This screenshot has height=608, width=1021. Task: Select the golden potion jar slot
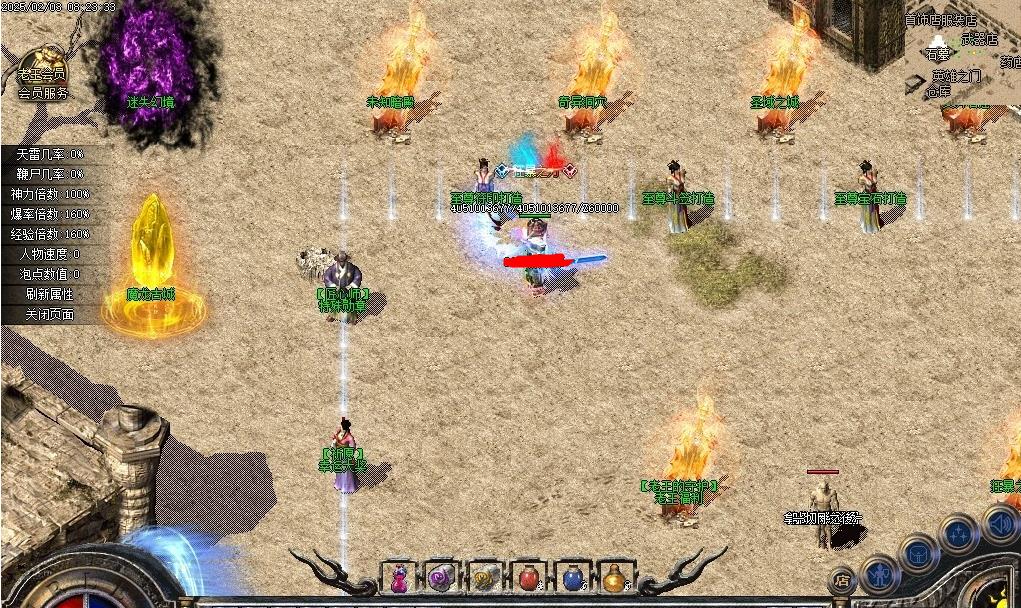coord(614,577)
